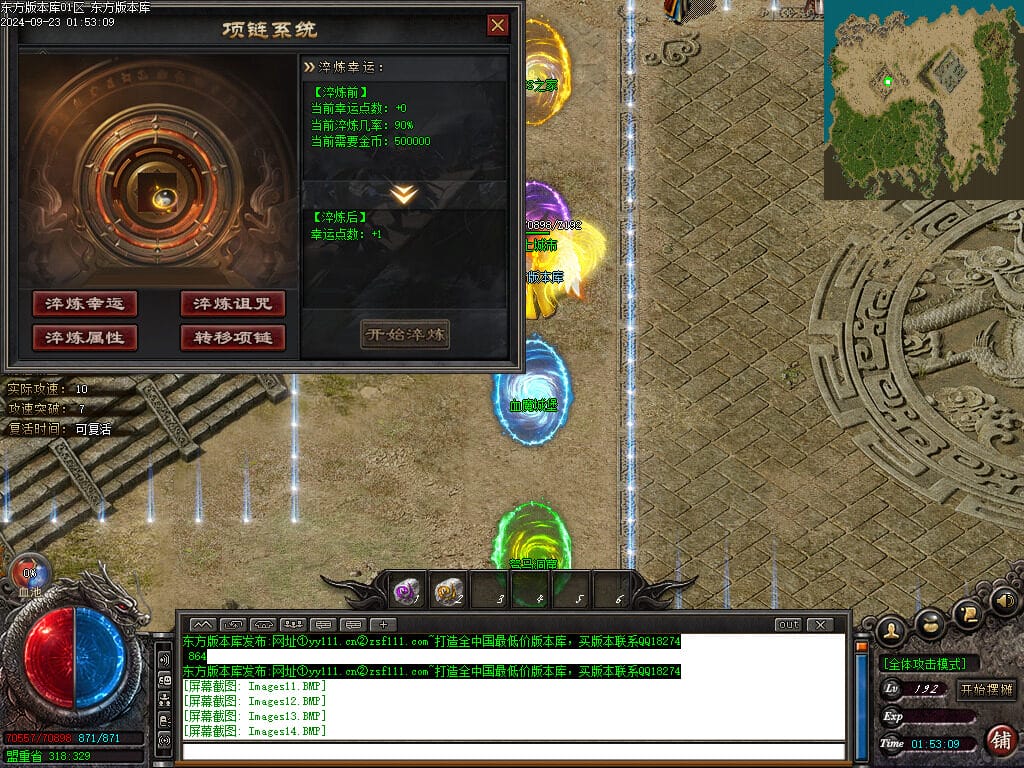The width and height of the screenshot is (1024, 768).
Task: Switch the 全体攻击模式 attack mode label
Action: (x=929, y=664)
